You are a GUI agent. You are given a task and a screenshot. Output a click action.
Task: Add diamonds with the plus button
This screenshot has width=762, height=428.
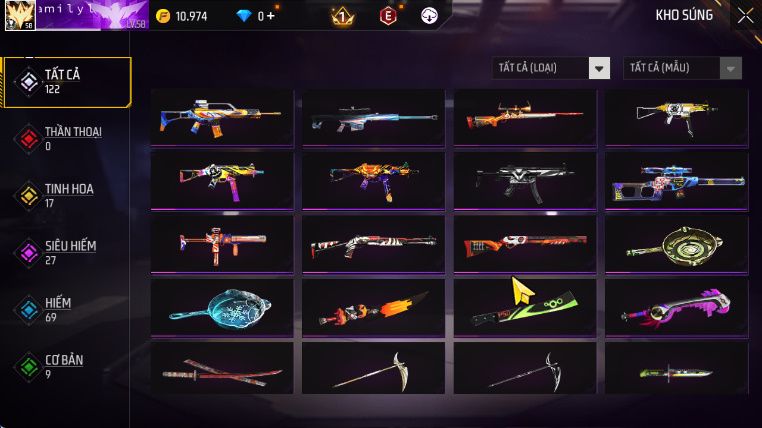(271, 16)
